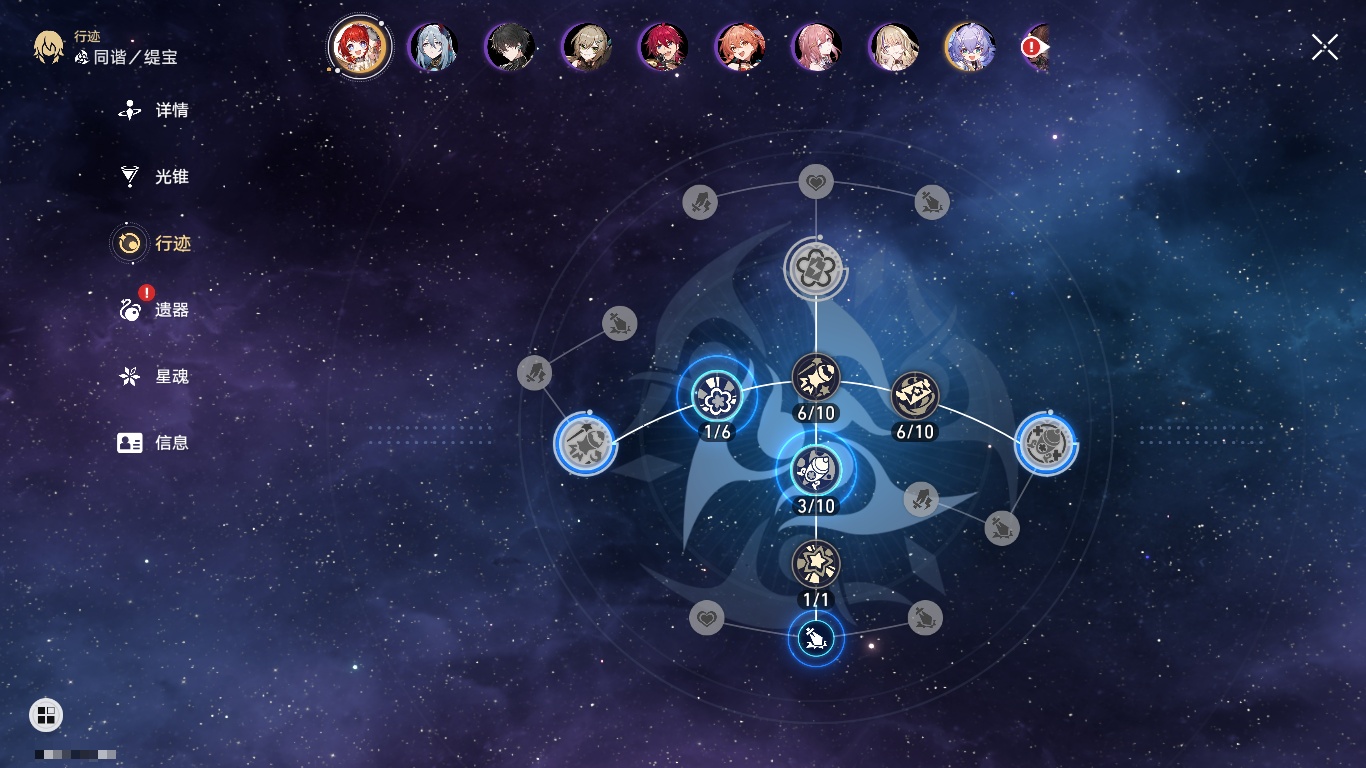This screenshot has width=1366, height=768.
Task: Open the 遗器 relics page
Action: click(154, 310)
